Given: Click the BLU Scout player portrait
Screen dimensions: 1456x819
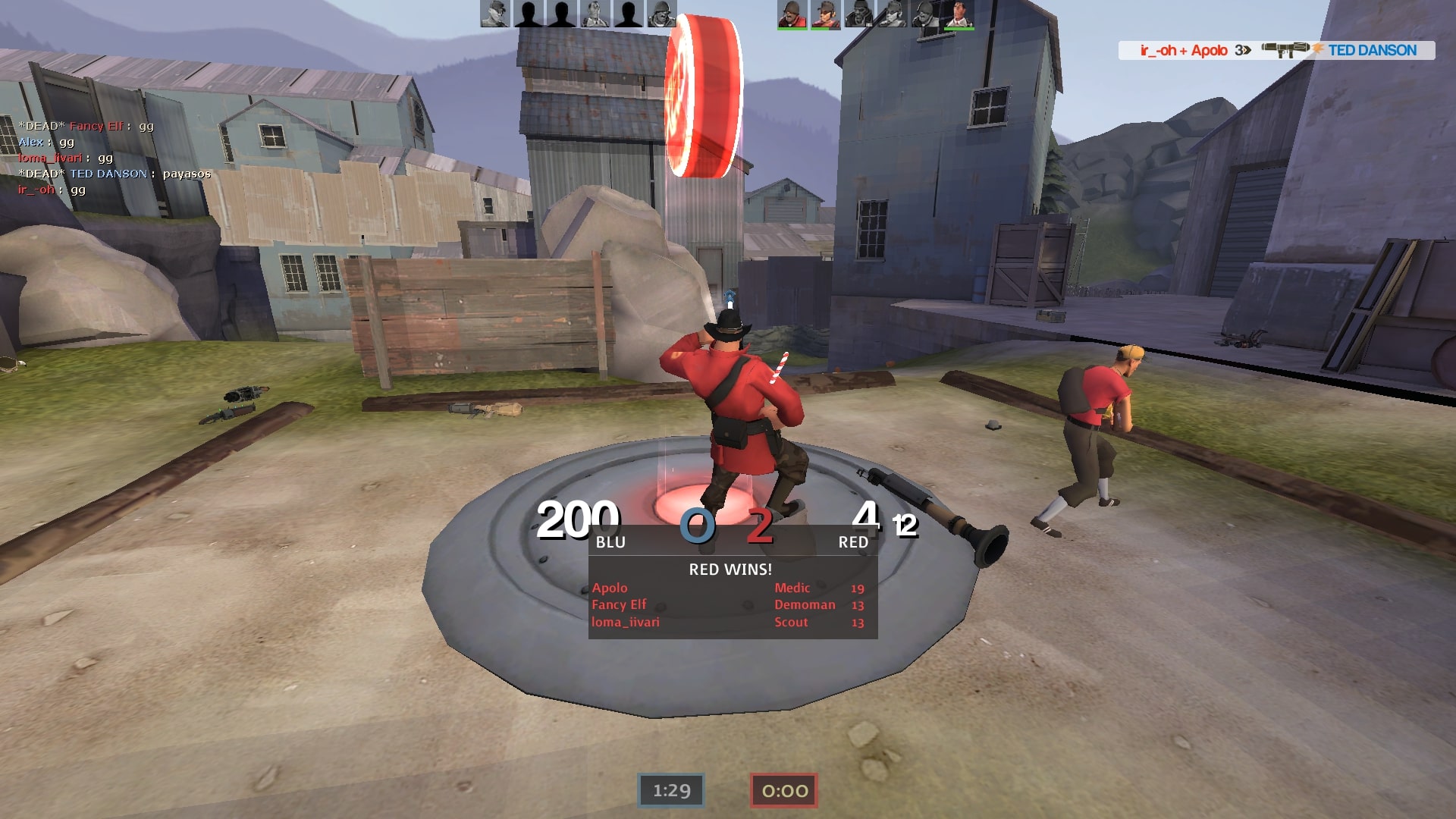Looking at the screenshot, I should [x=494, y=14].
